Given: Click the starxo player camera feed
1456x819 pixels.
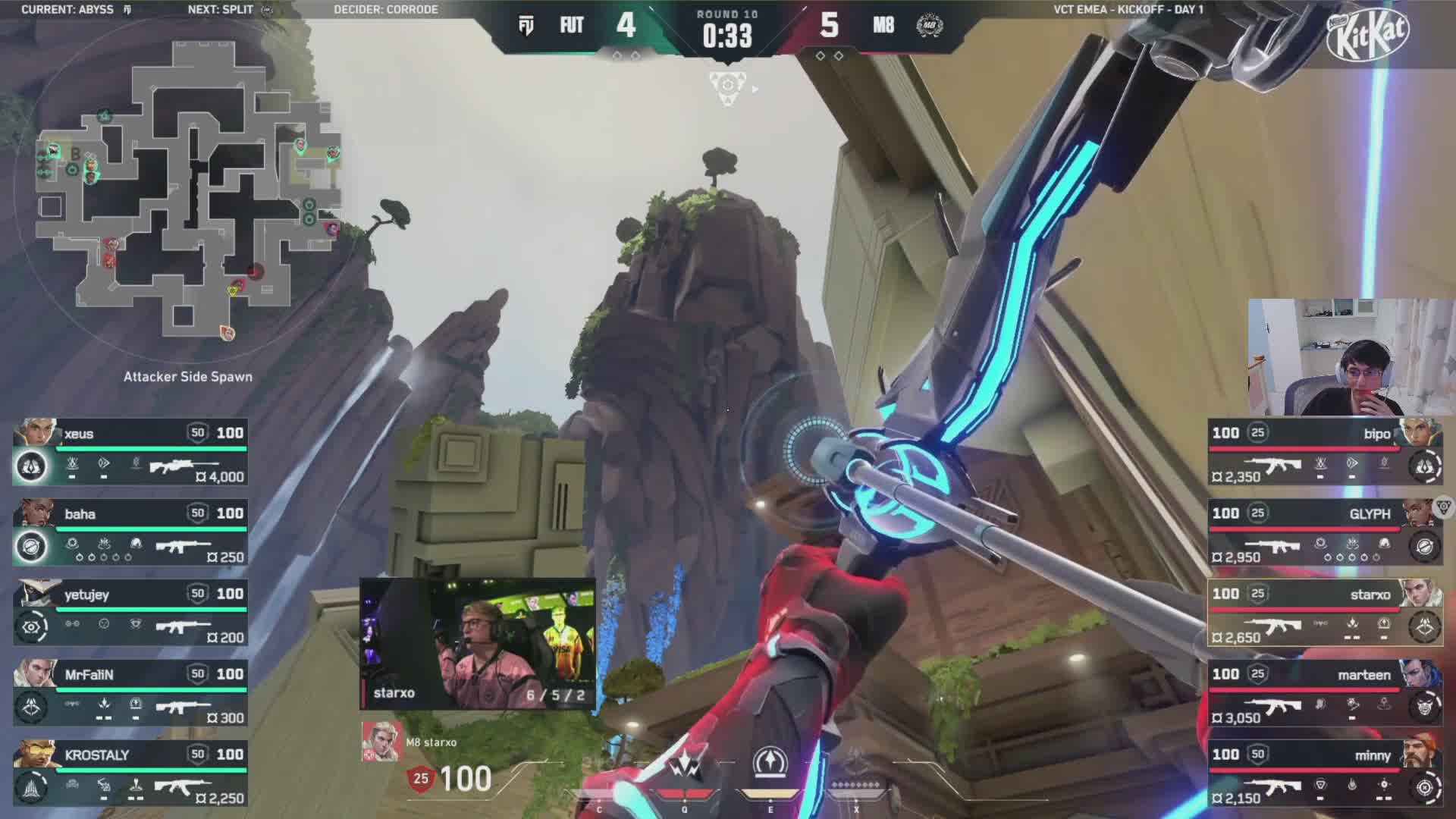Looking at the screenshot, I should coord(478,643).
